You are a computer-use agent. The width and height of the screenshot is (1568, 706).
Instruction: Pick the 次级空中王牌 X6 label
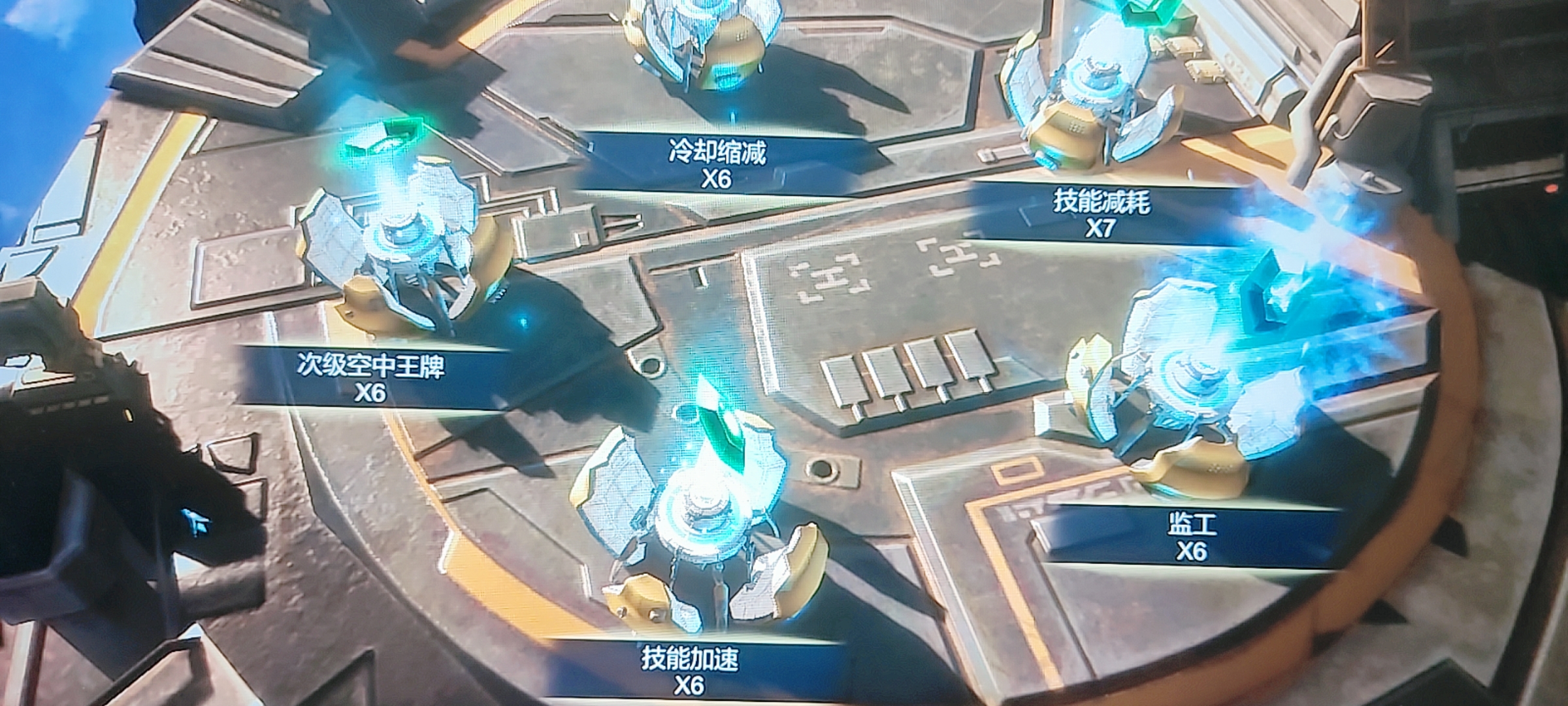pos(370,378)
